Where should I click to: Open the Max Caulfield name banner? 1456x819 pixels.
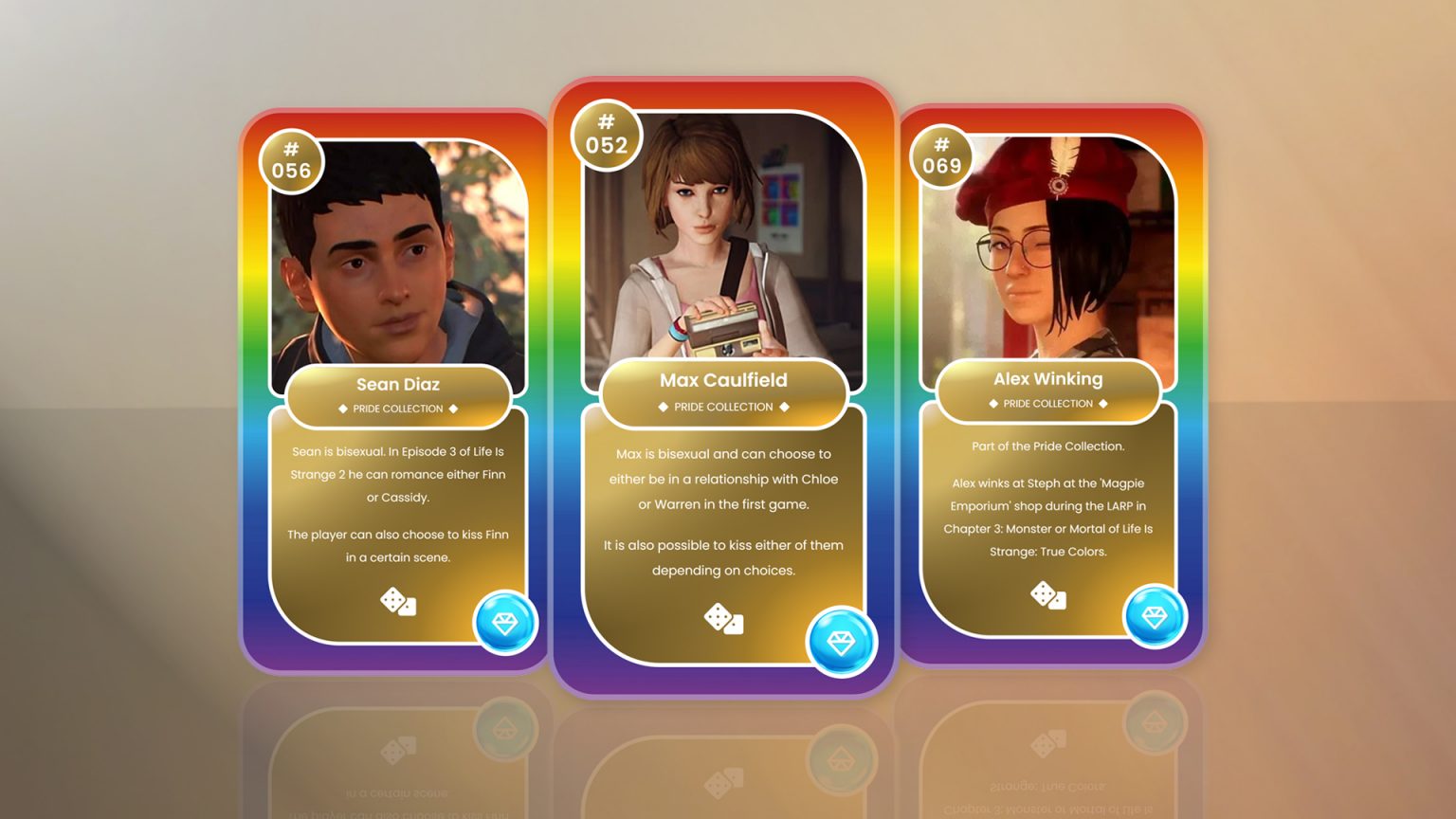click(x=723, y=380)
